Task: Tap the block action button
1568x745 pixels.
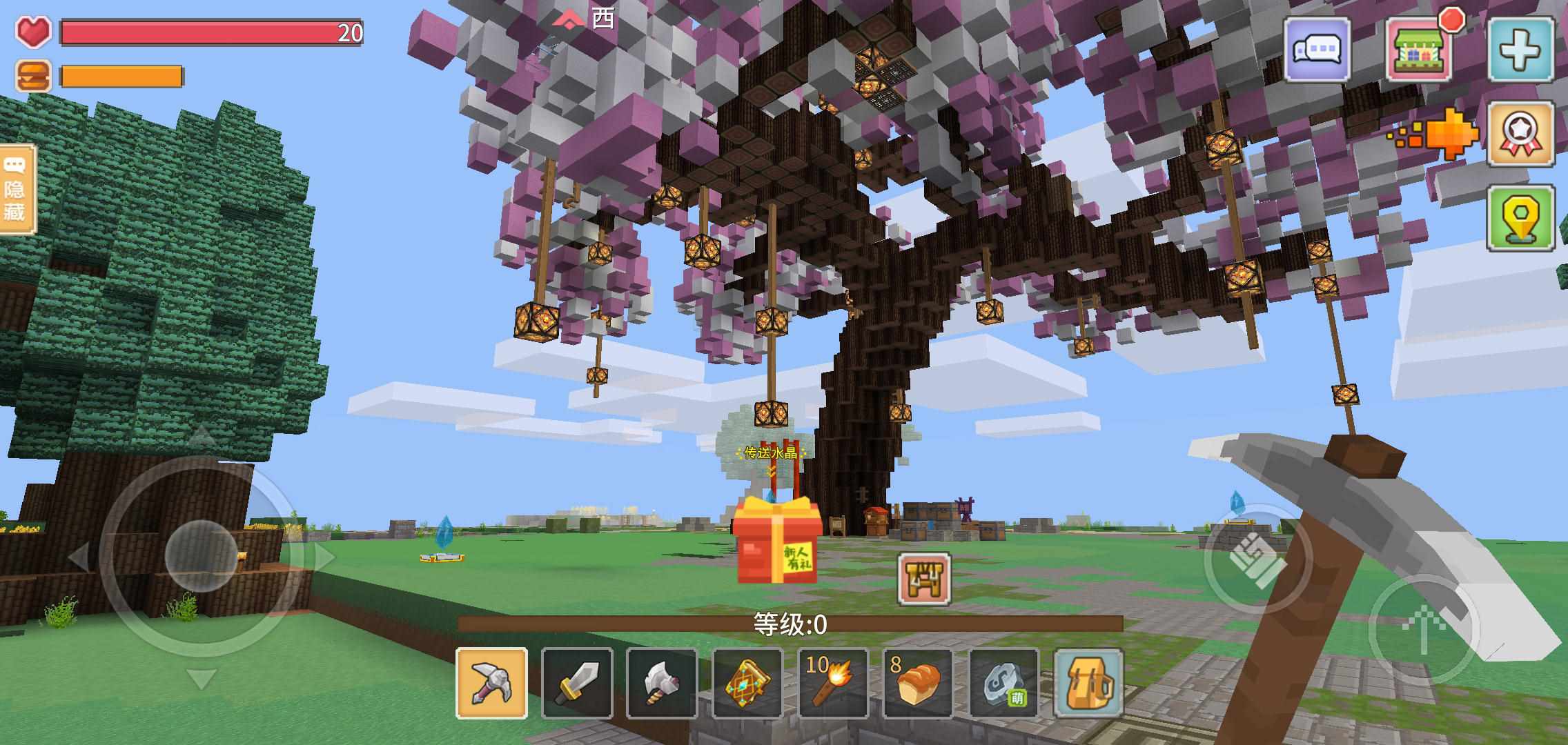Action: tap(1257, 560)
